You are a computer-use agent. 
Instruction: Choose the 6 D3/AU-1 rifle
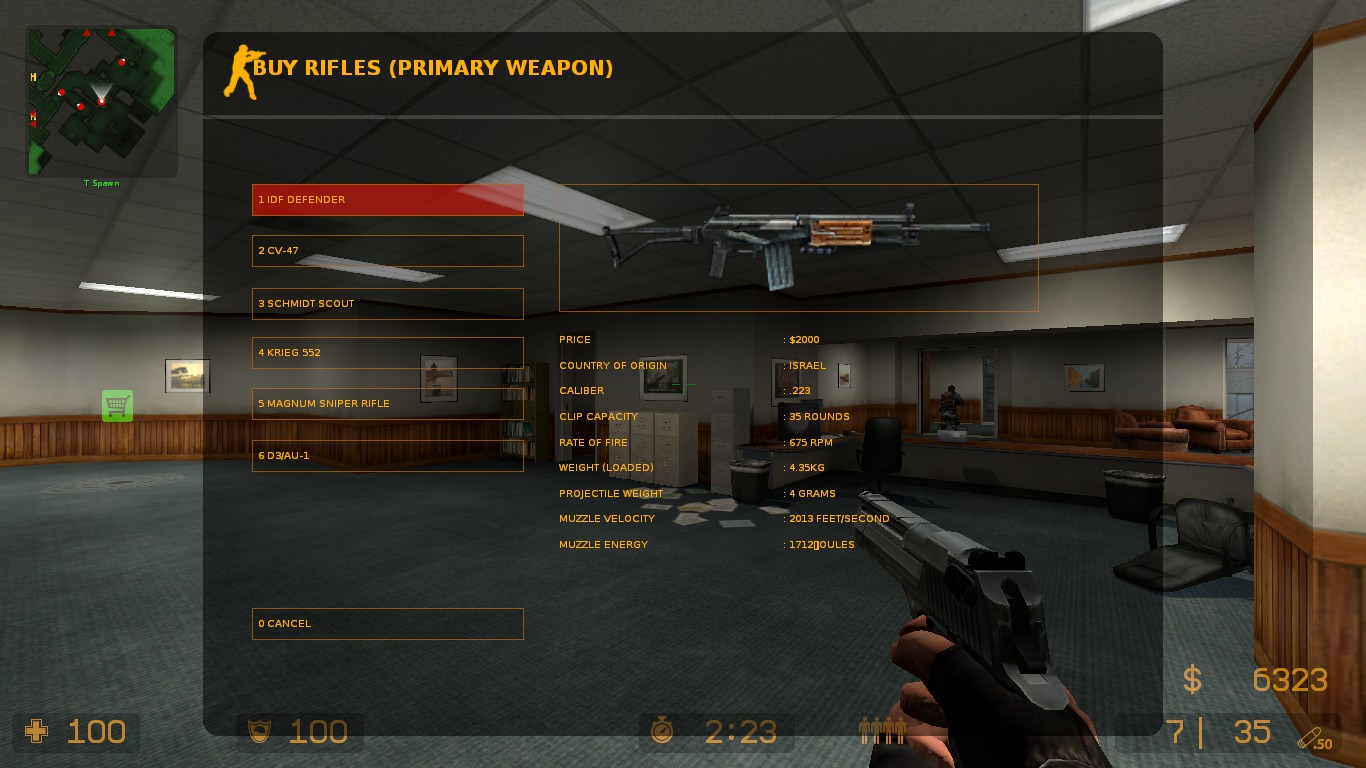(x=388, y=455)
